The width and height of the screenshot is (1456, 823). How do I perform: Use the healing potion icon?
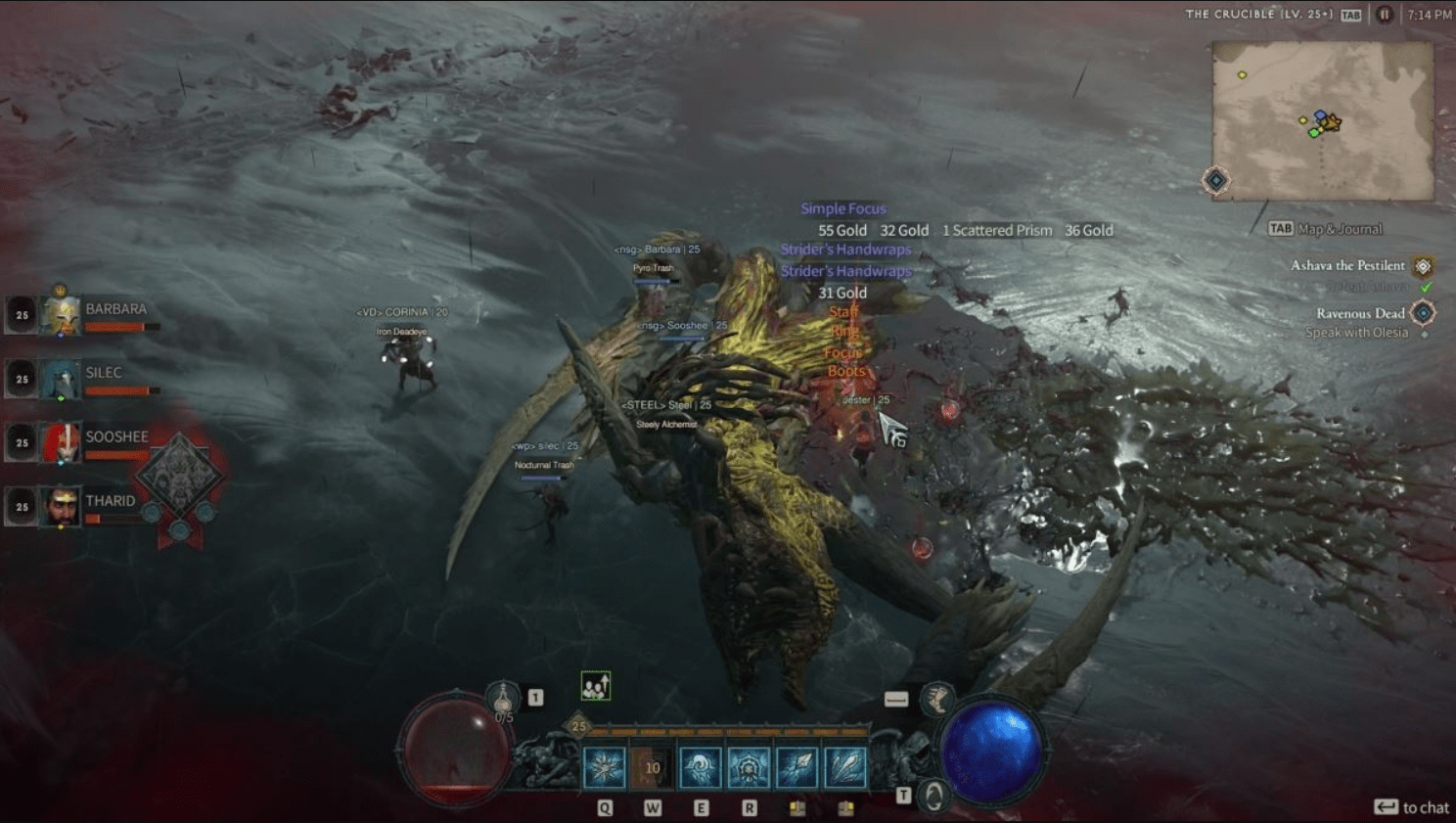coord(503,699)
